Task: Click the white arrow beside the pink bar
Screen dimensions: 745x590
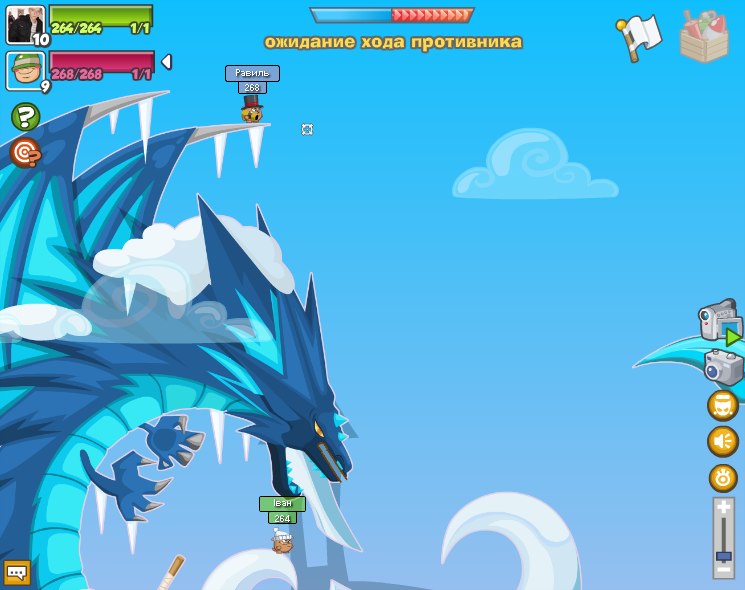Action: tap(166, 62)
